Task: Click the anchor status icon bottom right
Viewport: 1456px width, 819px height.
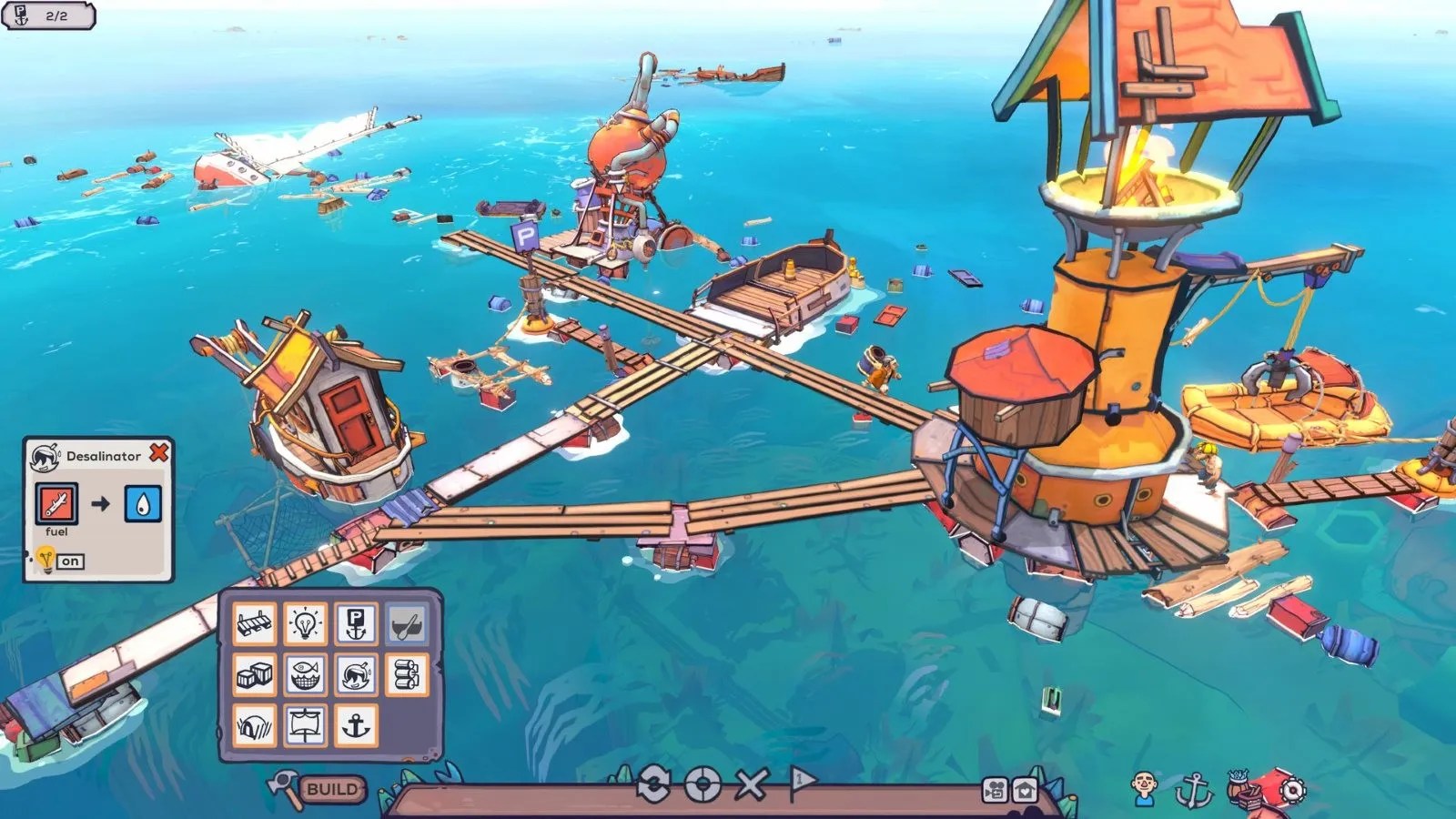Action: pyautogui.click(x=1194, y=790)
